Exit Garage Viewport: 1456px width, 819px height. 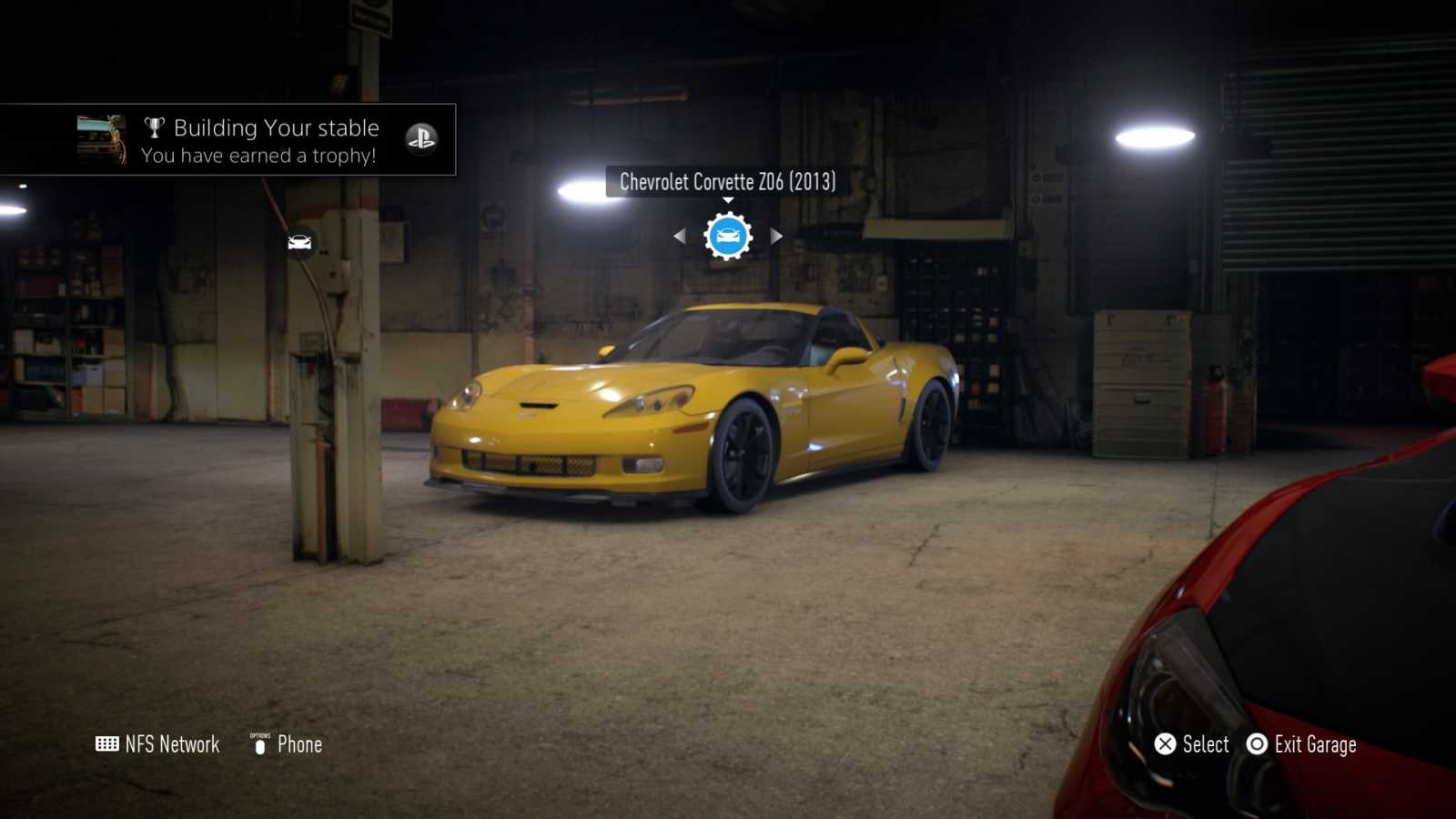coord(1302,744)
